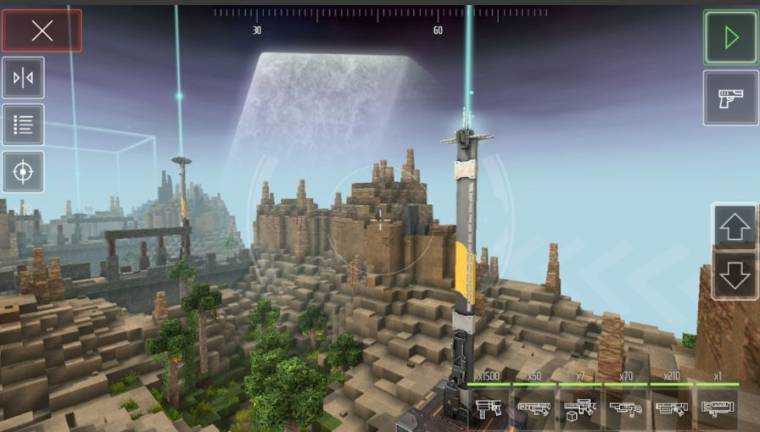This screenshot has width=760, height=432.
Task: Tap the up arrow button
Action: (x=735, y=227)
